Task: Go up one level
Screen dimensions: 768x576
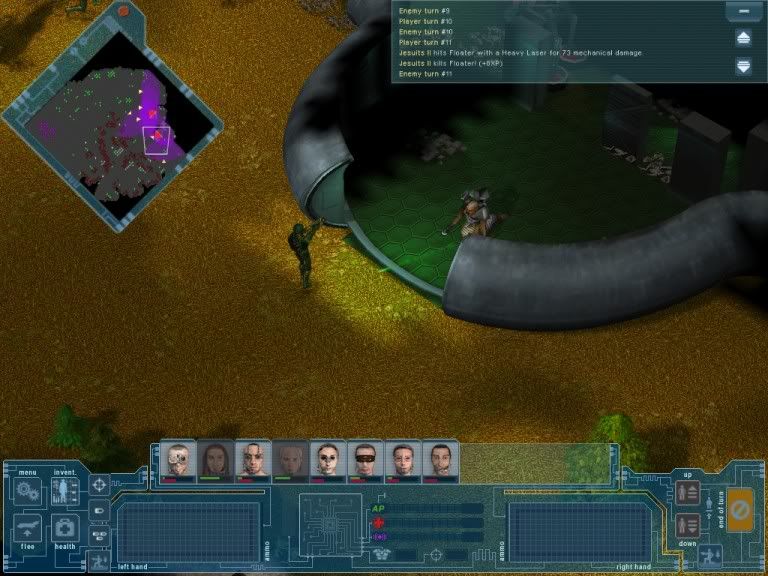Action: [x=687, y=492]
